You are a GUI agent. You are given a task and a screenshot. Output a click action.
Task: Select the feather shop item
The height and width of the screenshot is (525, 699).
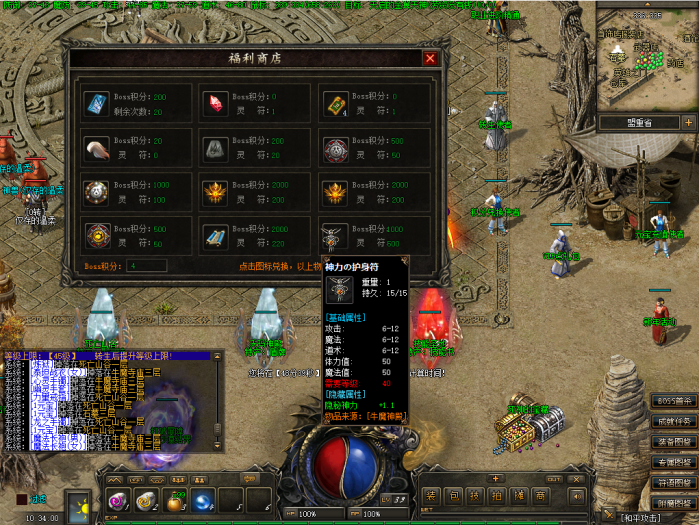(x=98, y=147)
